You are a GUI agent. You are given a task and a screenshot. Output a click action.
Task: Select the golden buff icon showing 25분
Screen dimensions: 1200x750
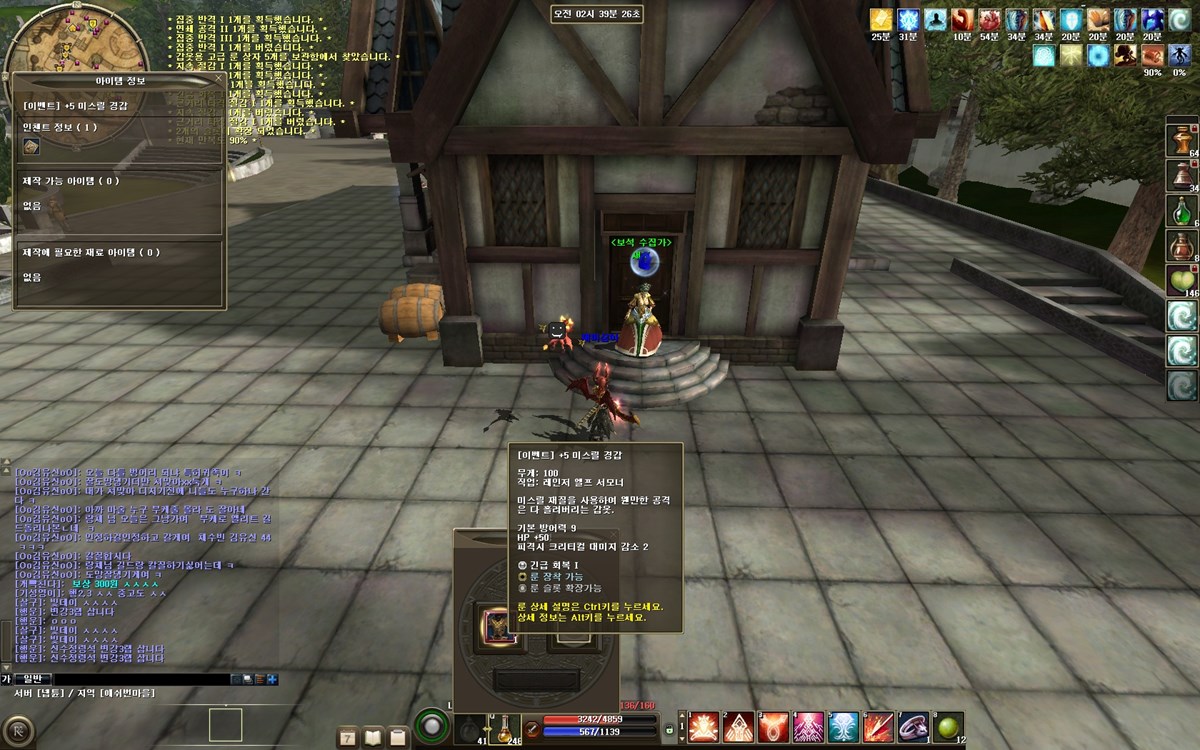pos(880,20)
